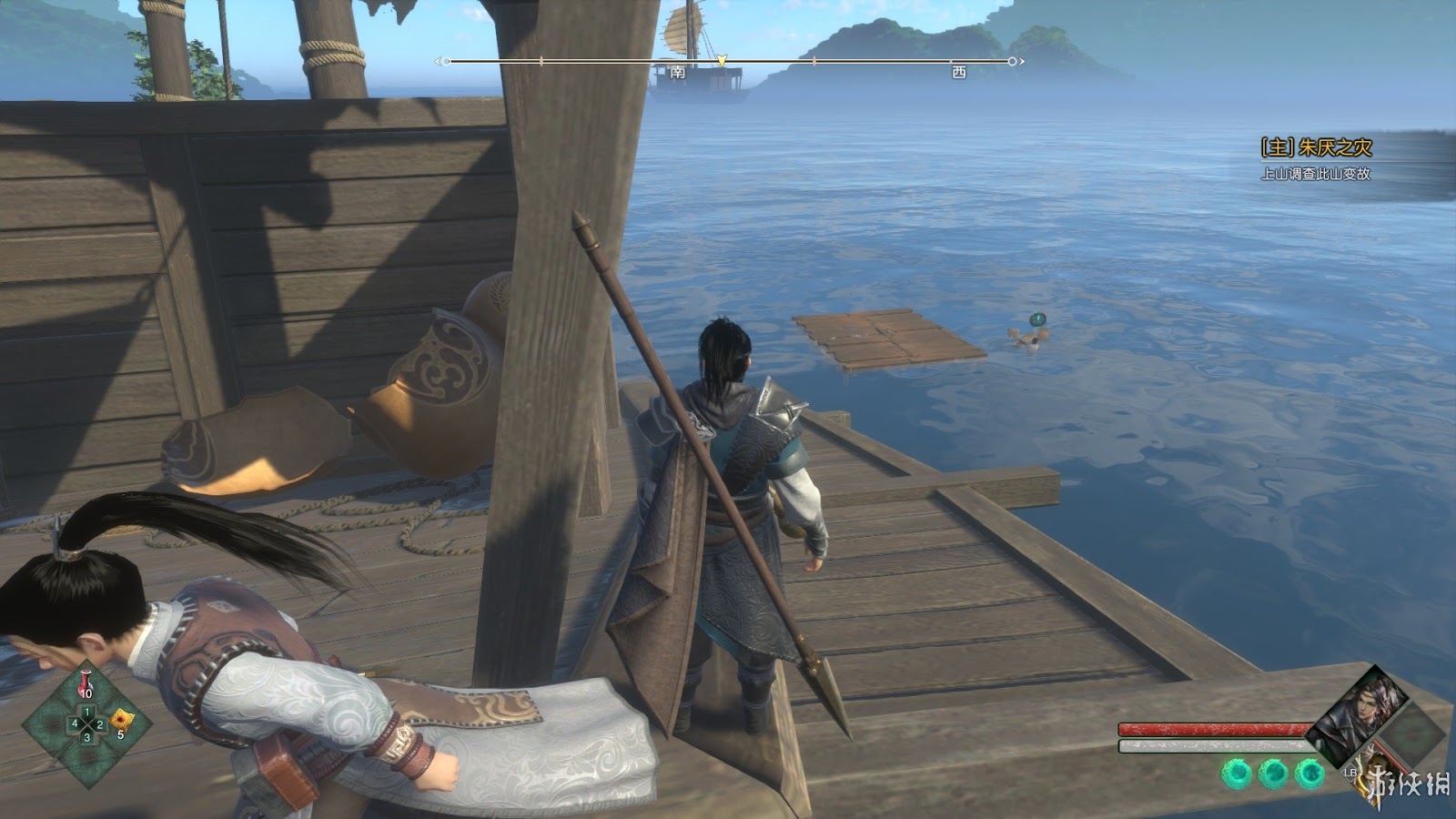The image size is (1456, 819).
Task: Use the yellow talisman quick item
Action: [x=119, y=722]
